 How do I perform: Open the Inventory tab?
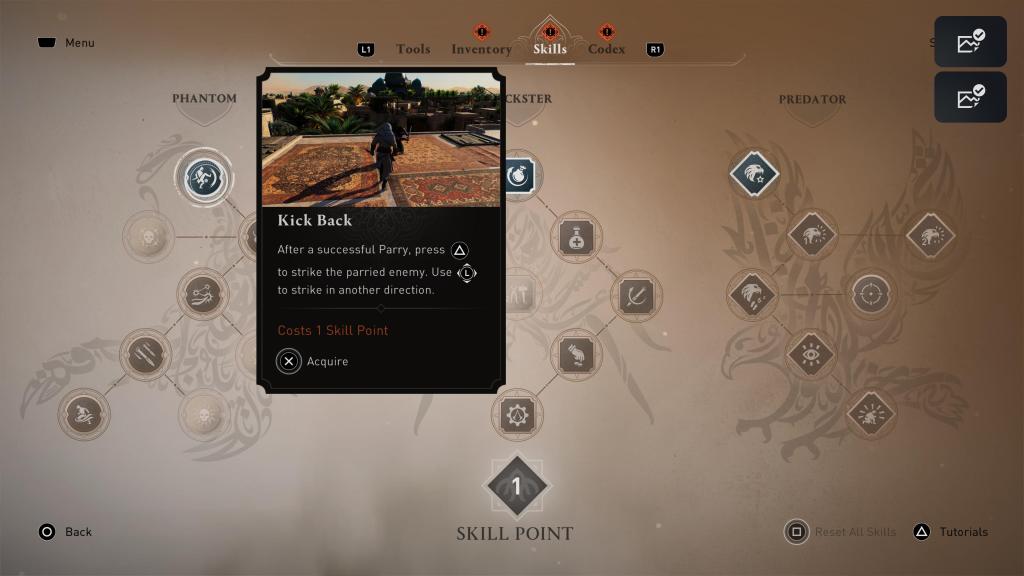tap(481, 49)
